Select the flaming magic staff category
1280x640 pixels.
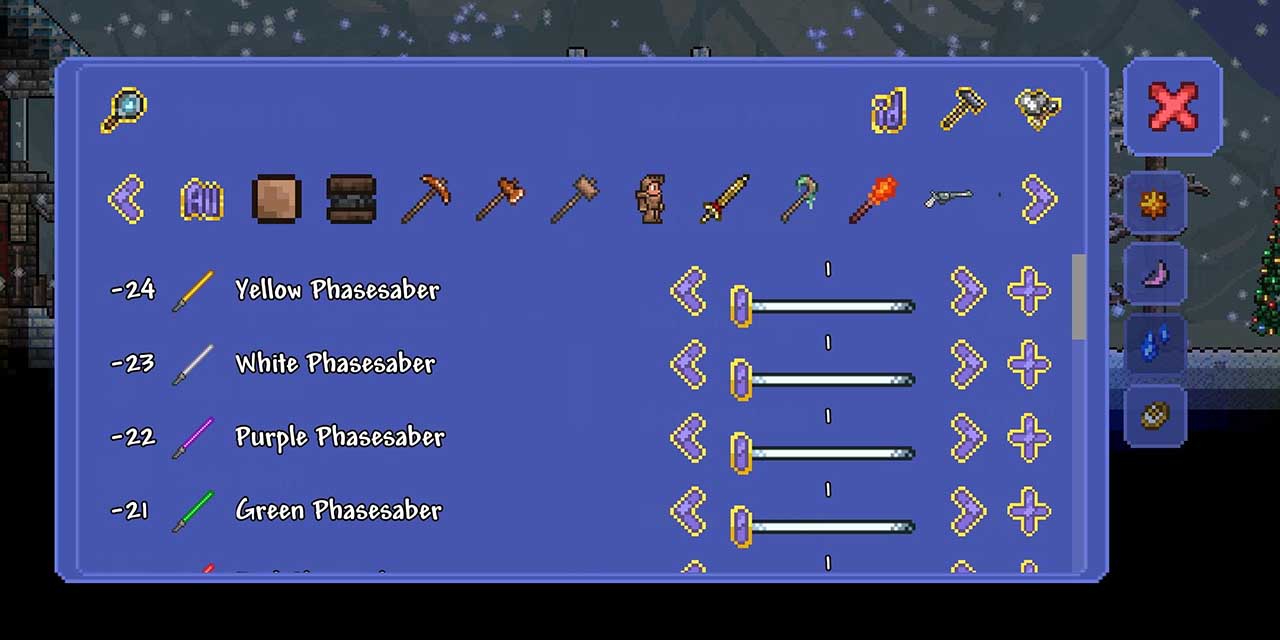pyautogui.click(x=874, y=200)
